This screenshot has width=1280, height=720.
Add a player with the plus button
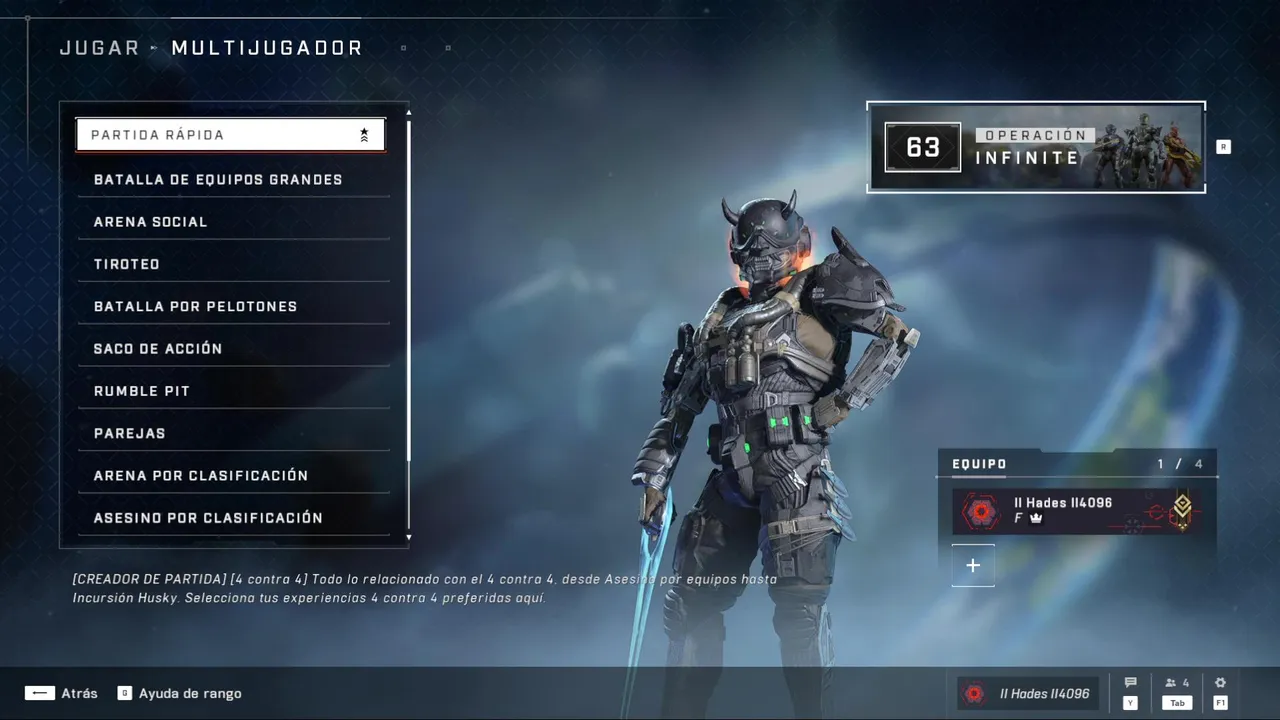pos(973,566)
